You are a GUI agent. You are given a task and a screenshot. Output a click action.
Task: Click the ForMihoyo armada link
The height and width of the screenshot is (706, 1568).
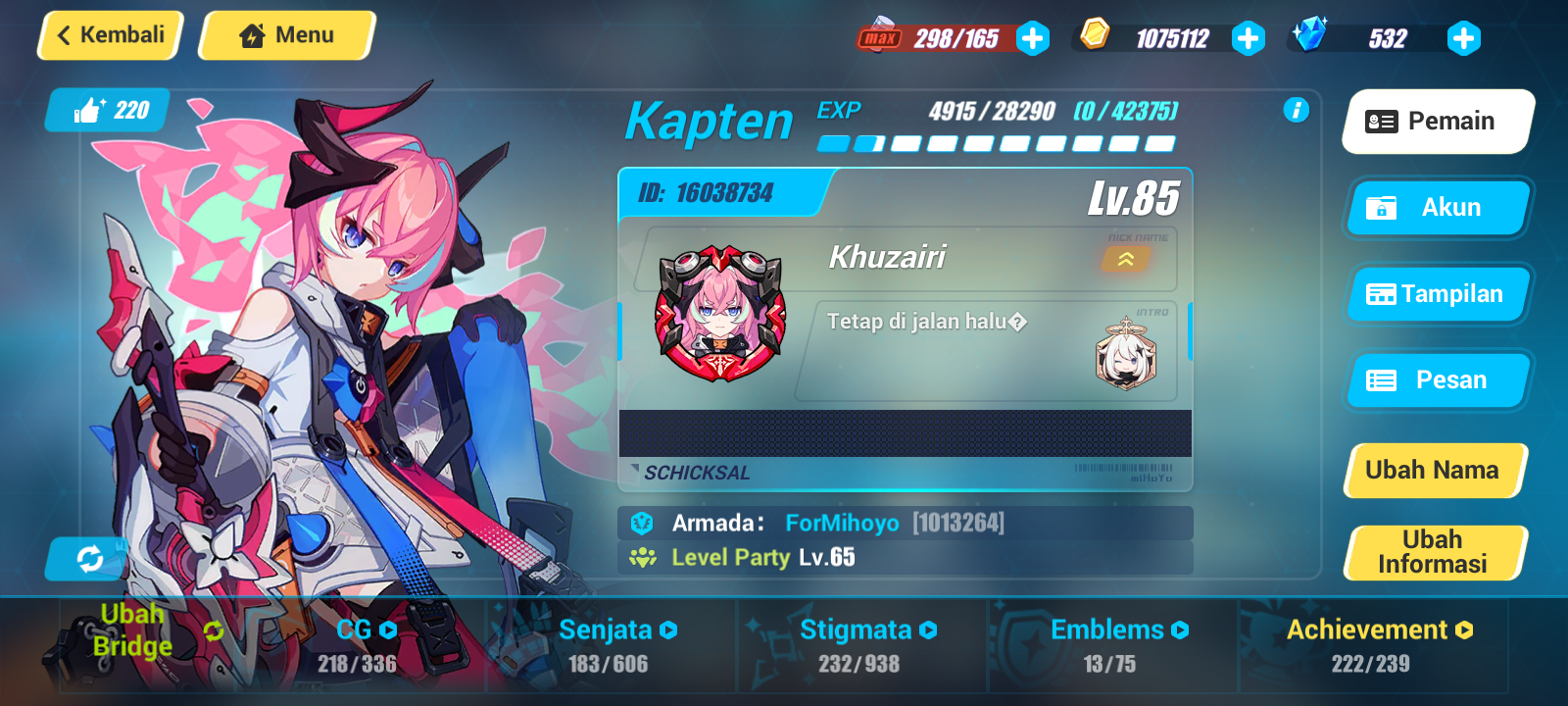(x=843, y=523)
